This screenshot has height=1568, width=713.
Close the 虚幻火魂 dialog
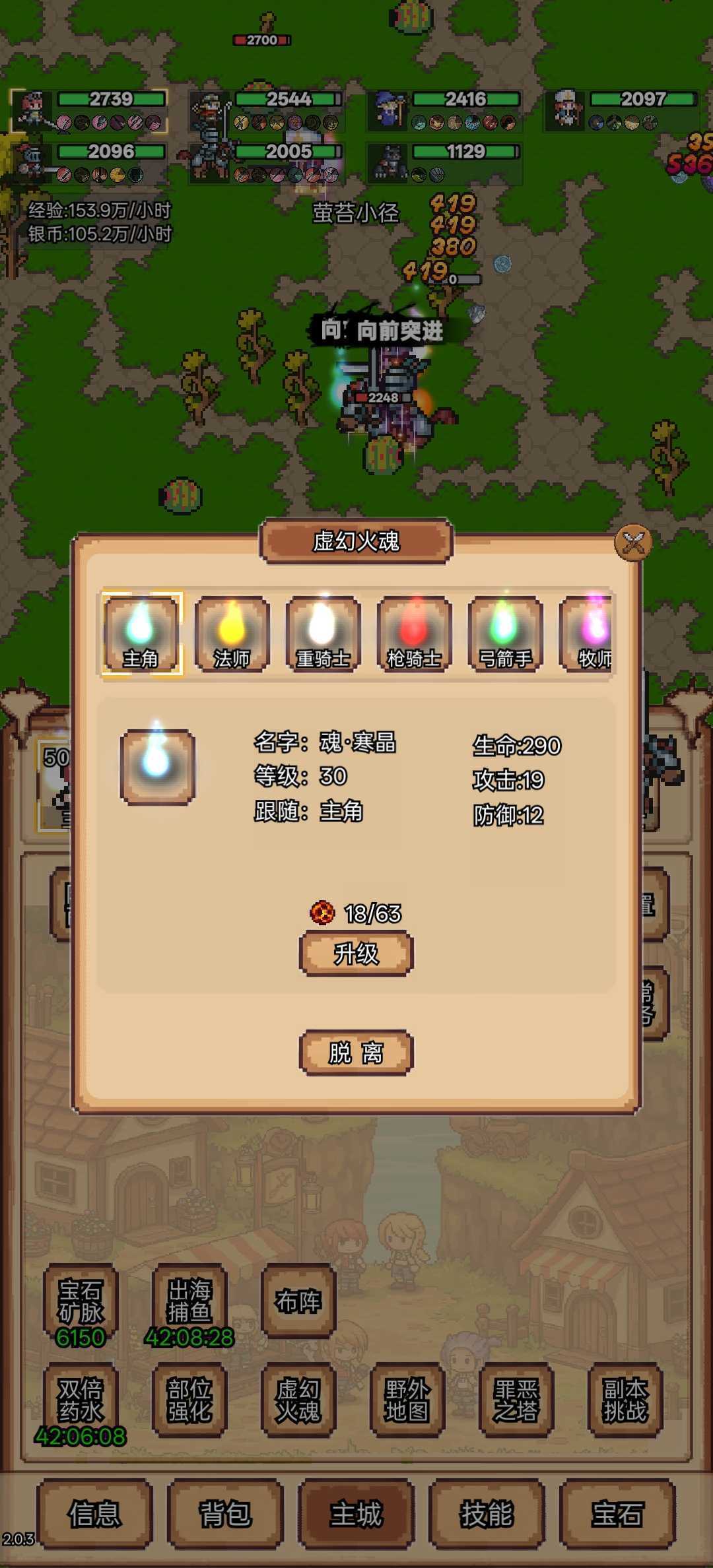pos(633,542)
